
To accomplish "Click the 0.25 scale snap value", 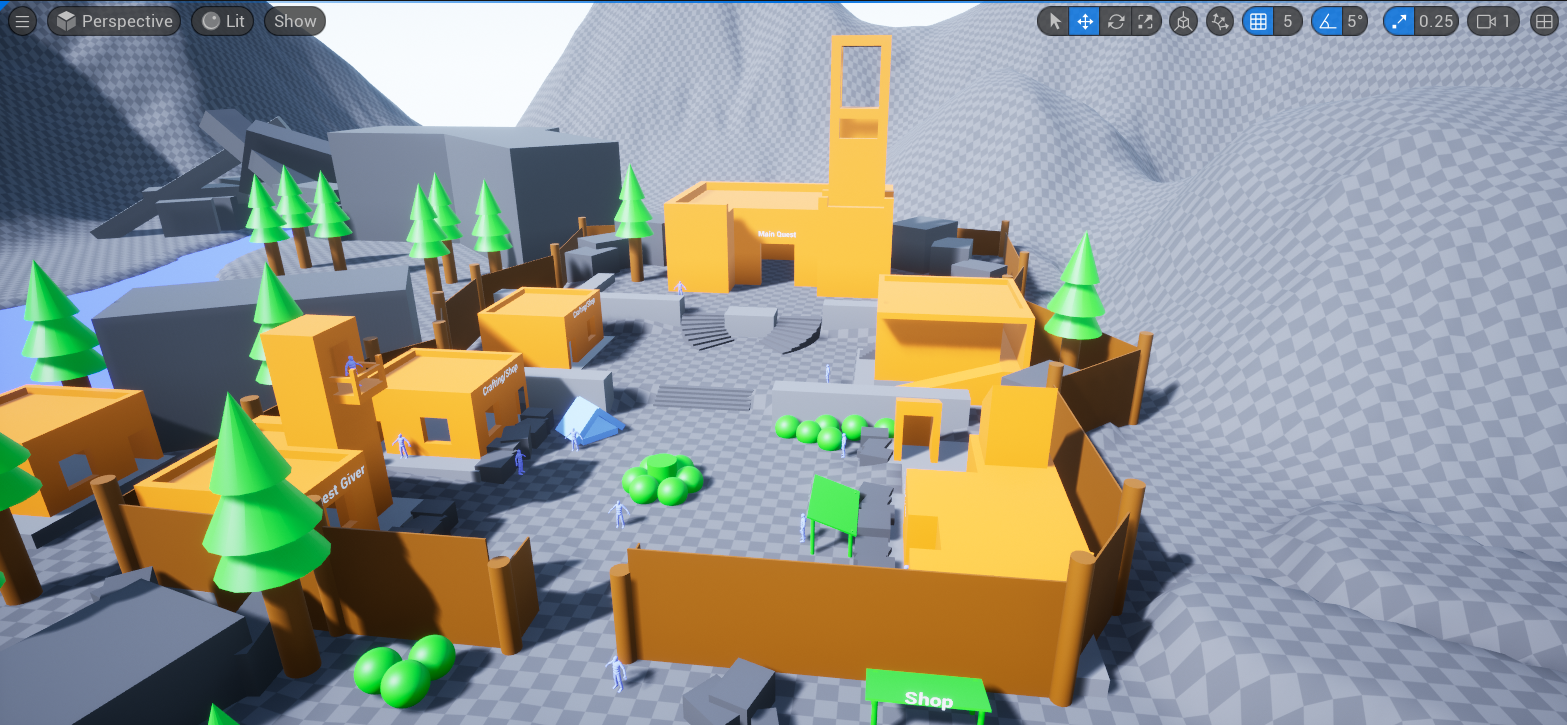I will 1437,21.
